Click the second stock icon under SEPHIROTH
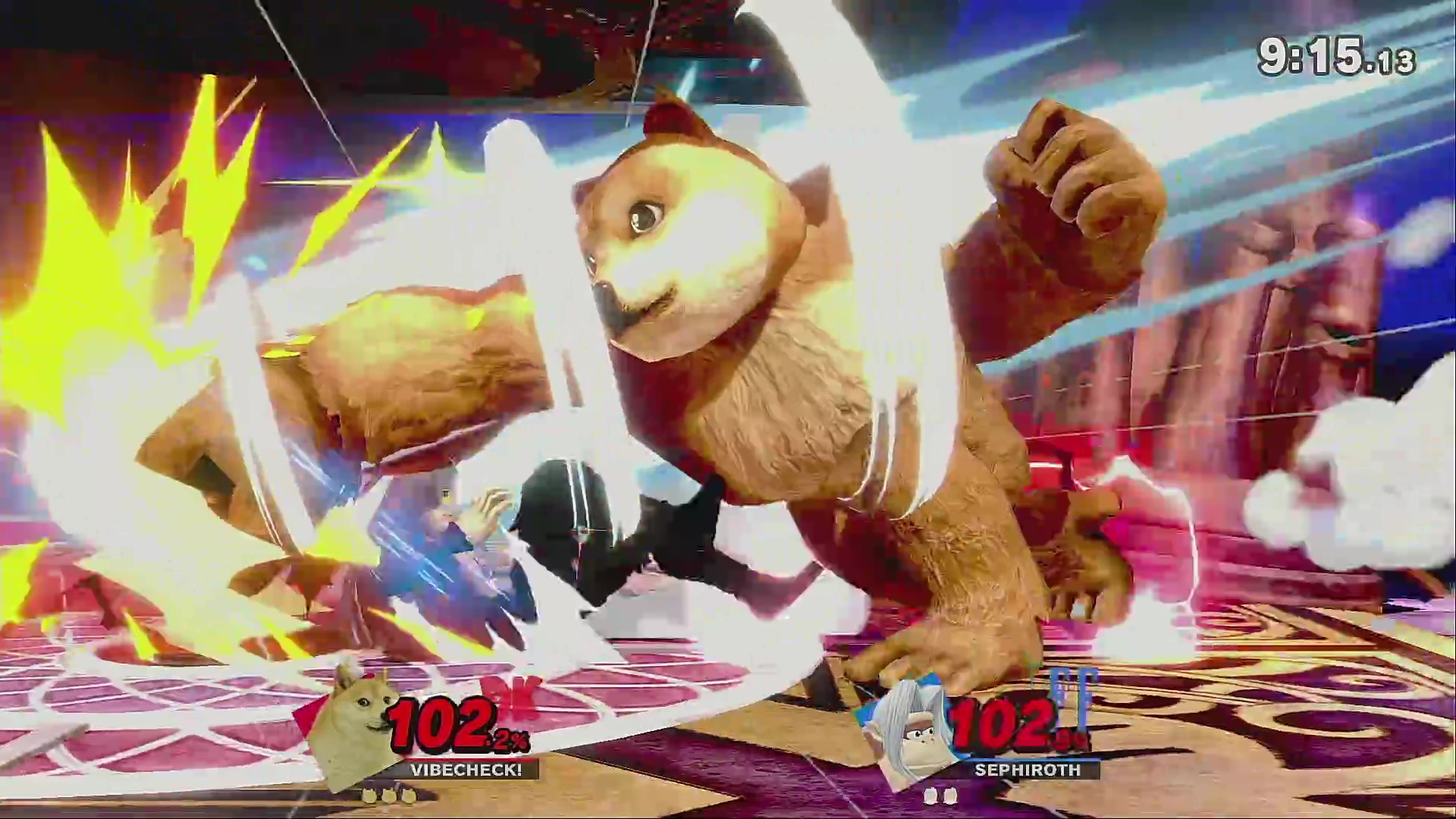 click(x=950, y=797)
